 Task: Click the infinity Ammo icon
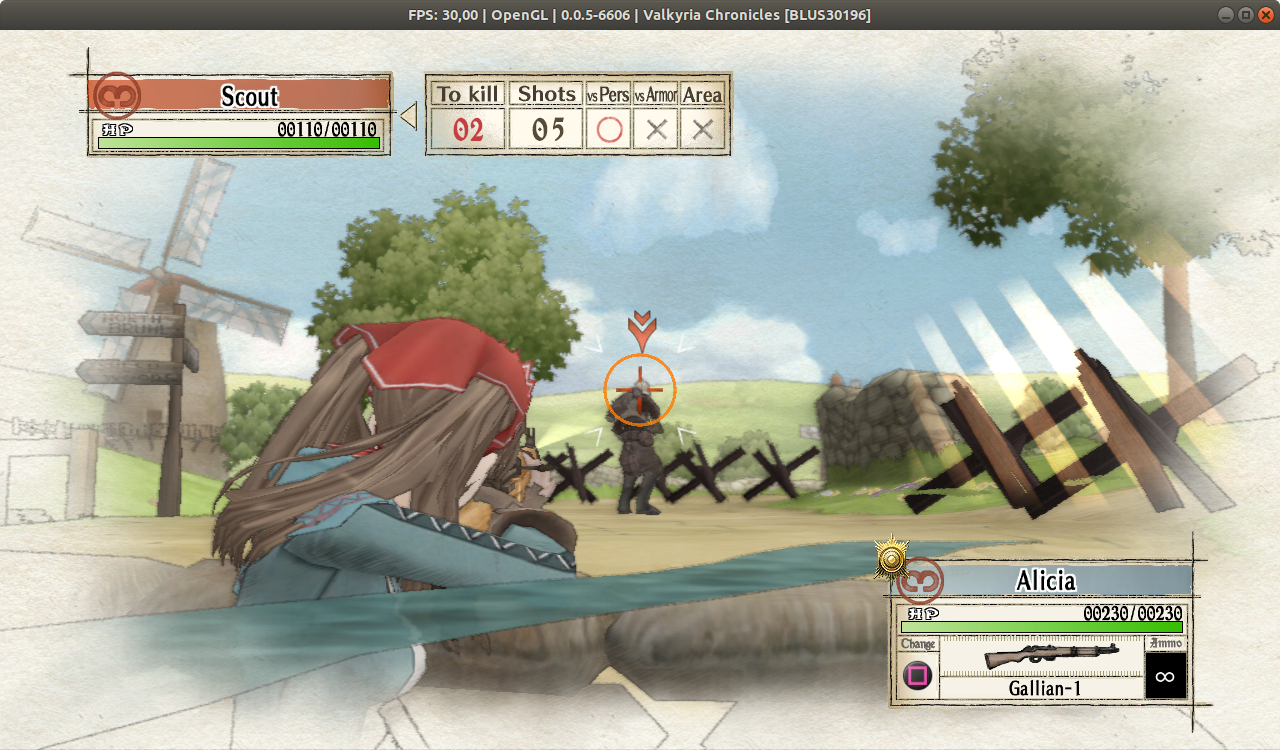coord(1164,676)
